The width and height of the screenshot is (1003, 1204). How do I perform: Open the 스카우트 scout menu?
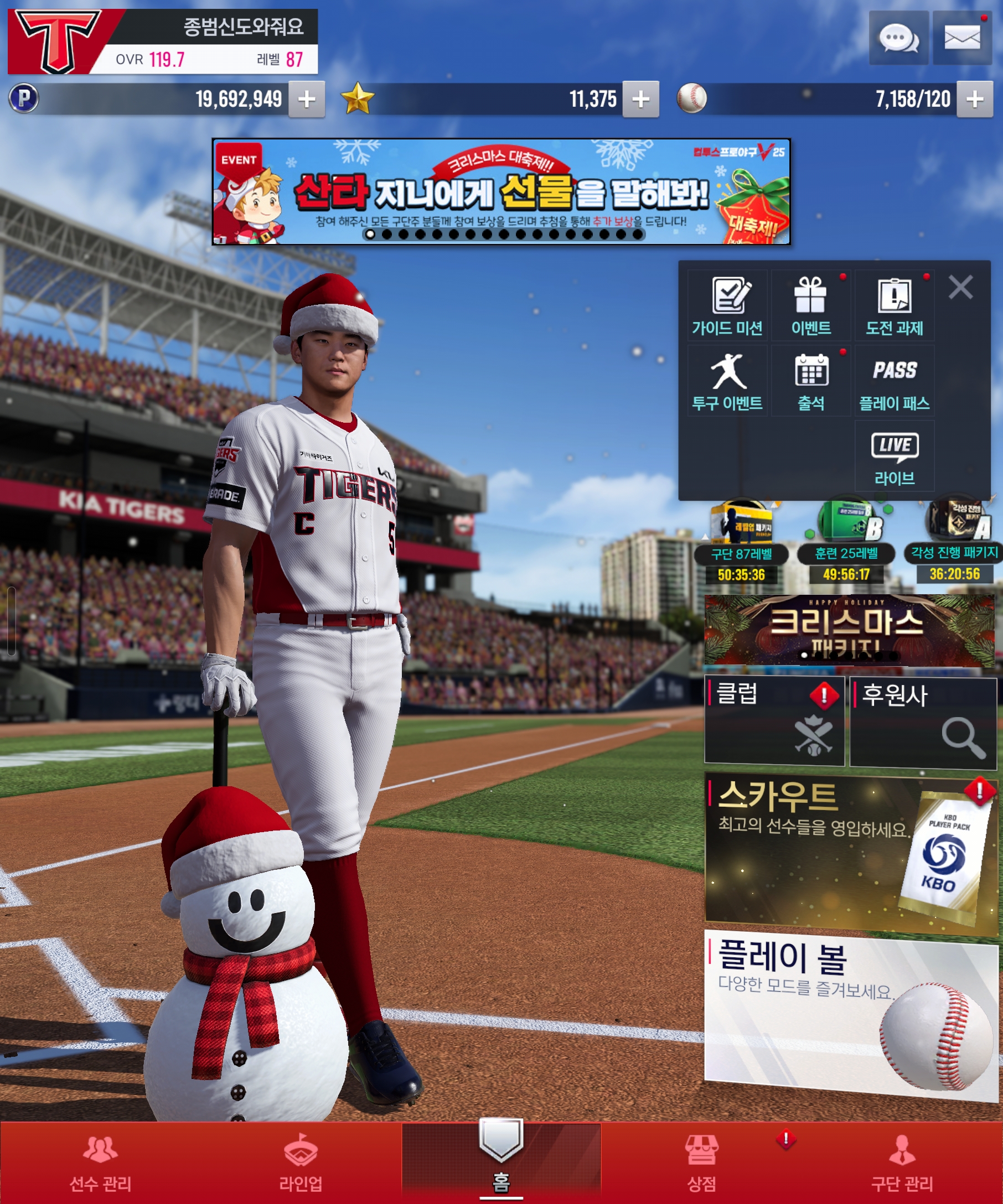[850, 854]
